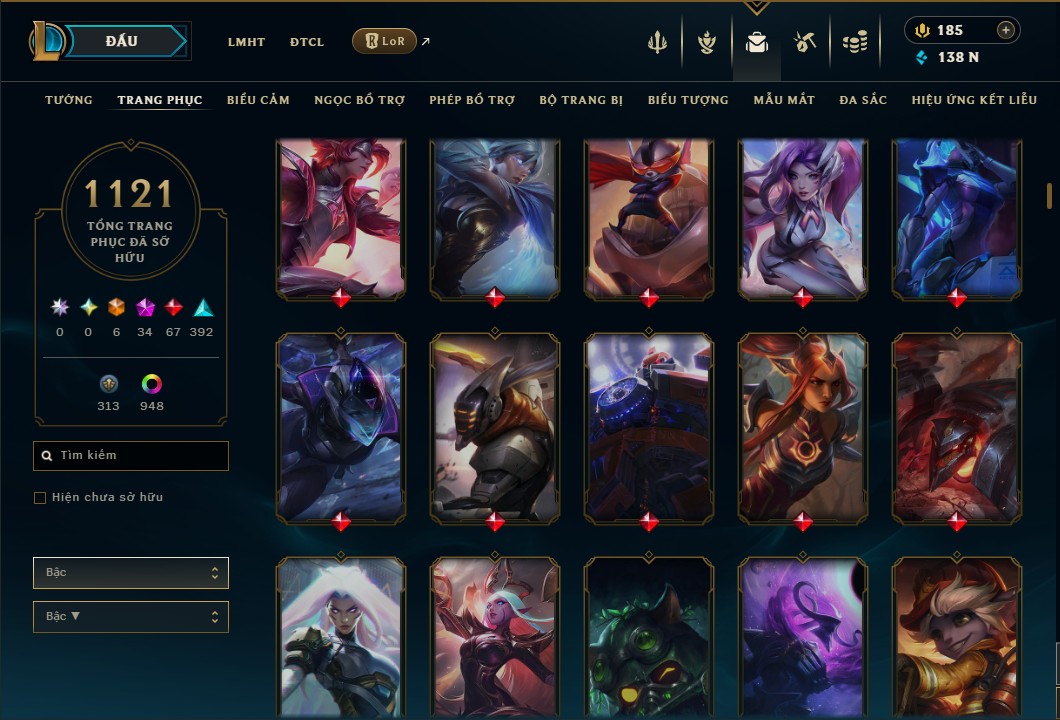Screen dimensions: 1060x720
Task: Switch to the TƯỚNG champions tab
Action: tap(69, 100)
